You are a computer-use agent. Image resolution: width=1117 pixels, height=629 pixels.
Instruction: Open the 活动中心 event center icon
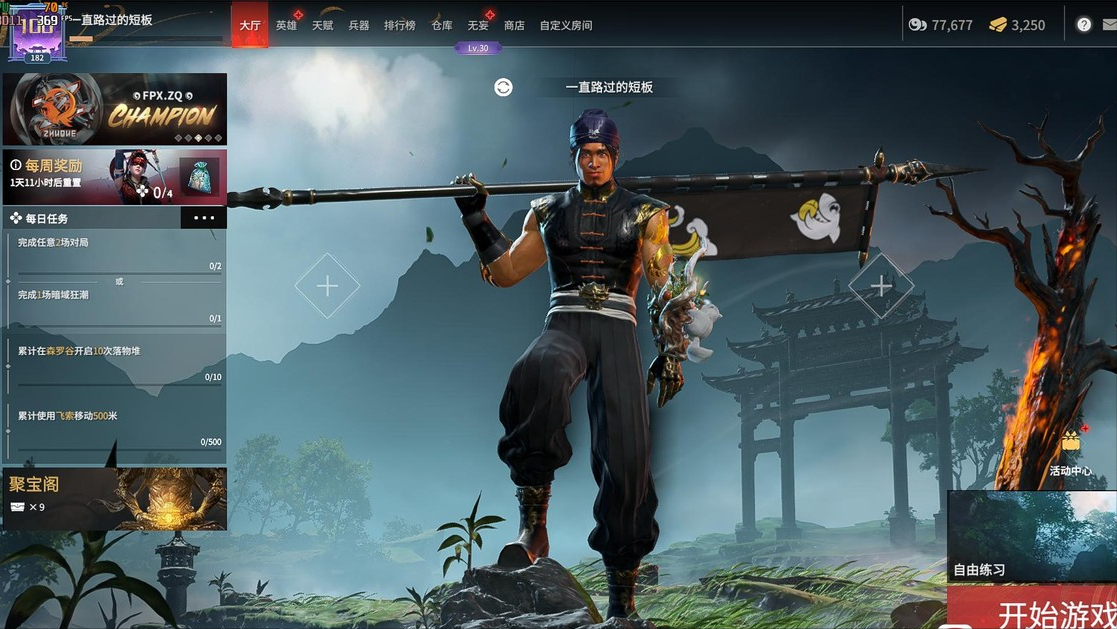click(x=1071, y=452)
